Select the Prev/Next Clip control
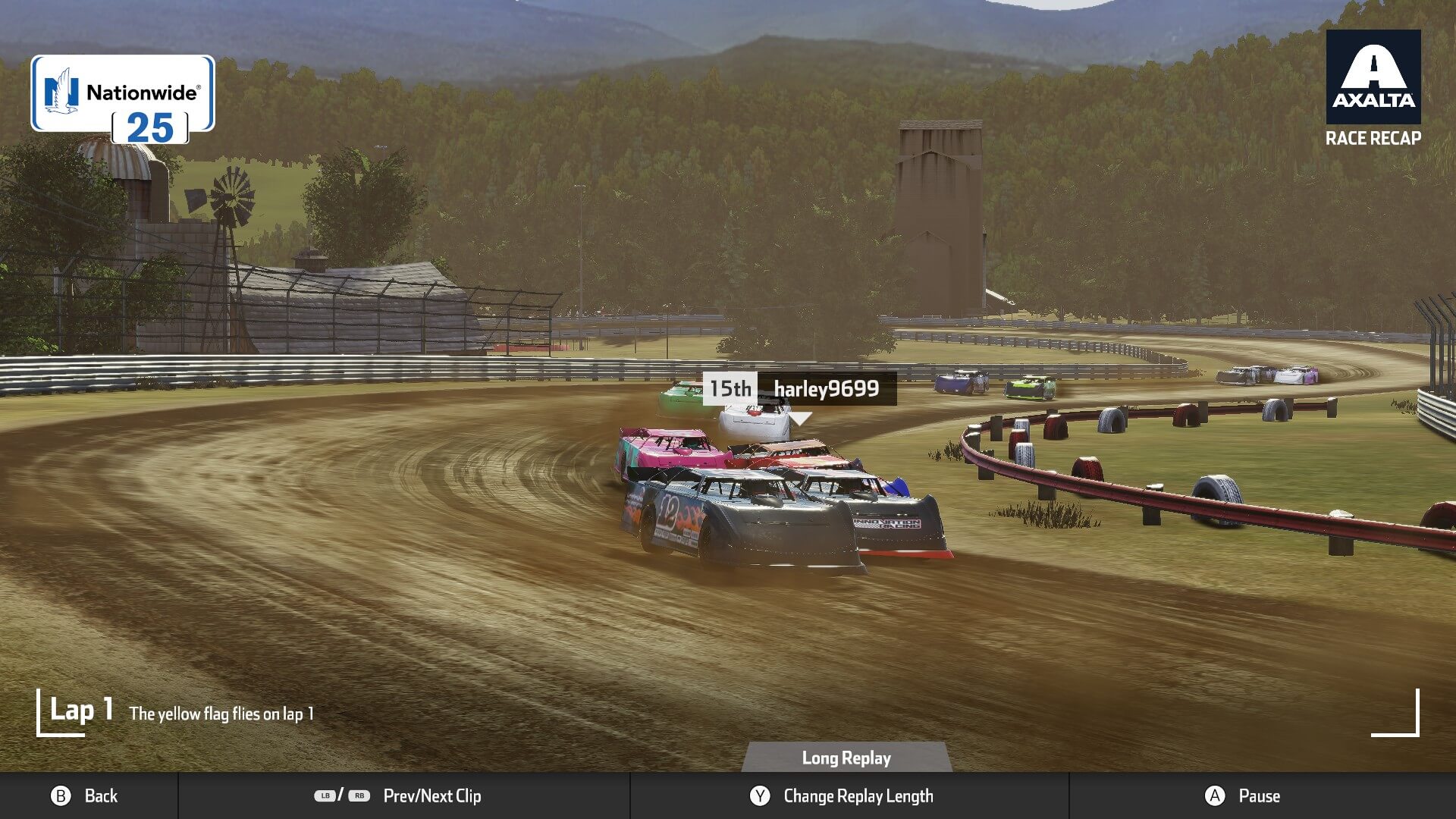 [399, 795]
